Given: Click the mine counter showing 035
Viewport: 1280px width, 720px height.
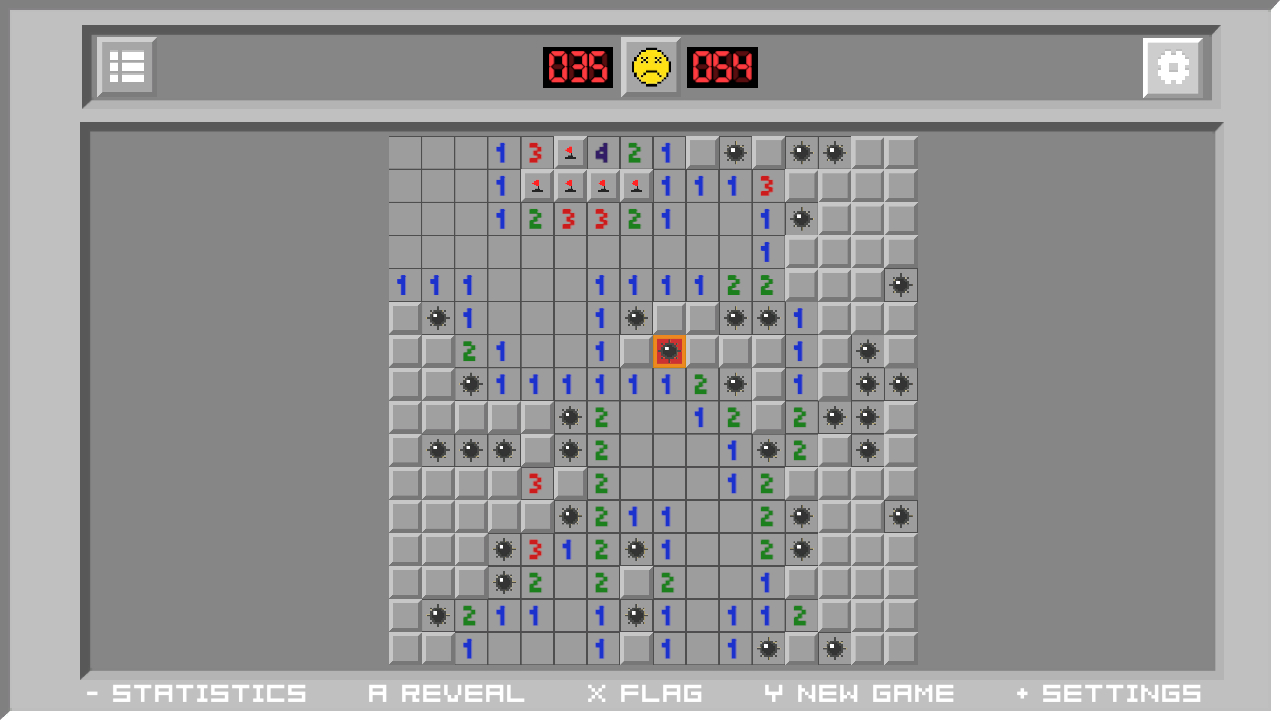Looking at the screenshot, I should pyautogui.click(x=578, y=68).
